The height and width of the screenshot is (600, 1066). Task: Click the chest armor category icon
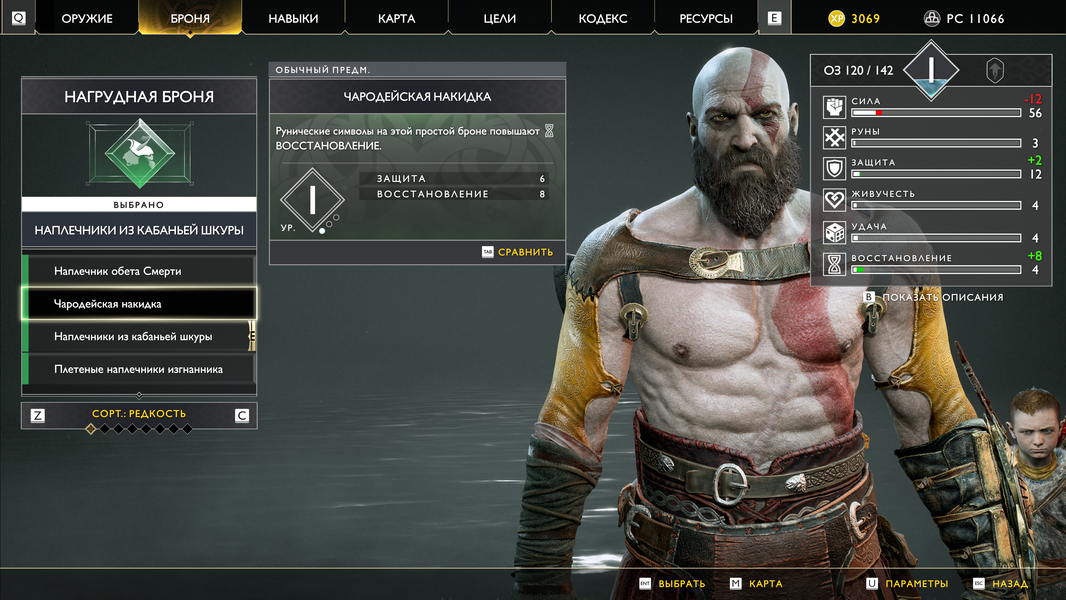pos(139,155)
